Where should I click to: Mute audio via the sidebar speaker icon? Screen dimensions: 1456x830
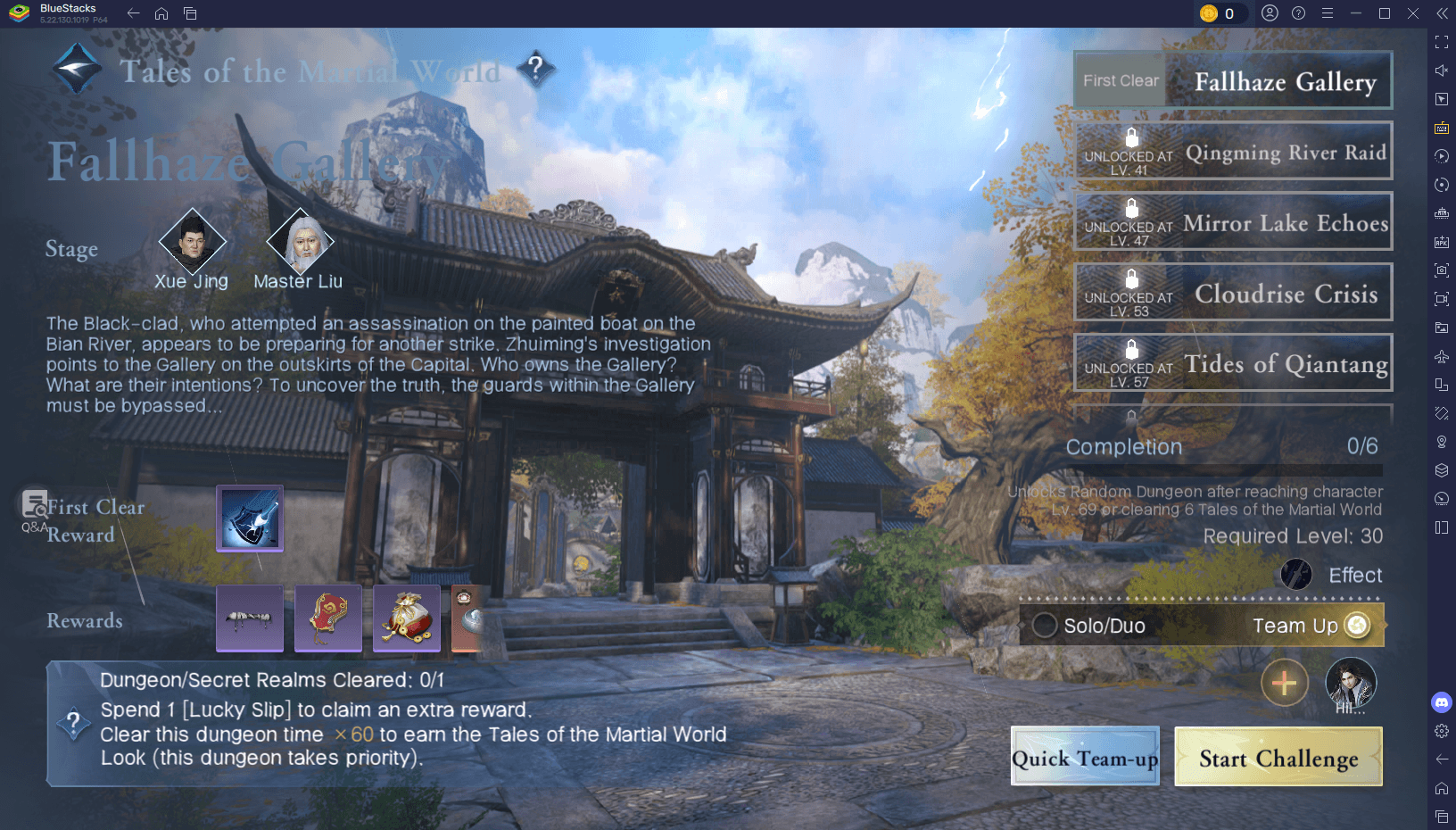tap(1442, 70)
